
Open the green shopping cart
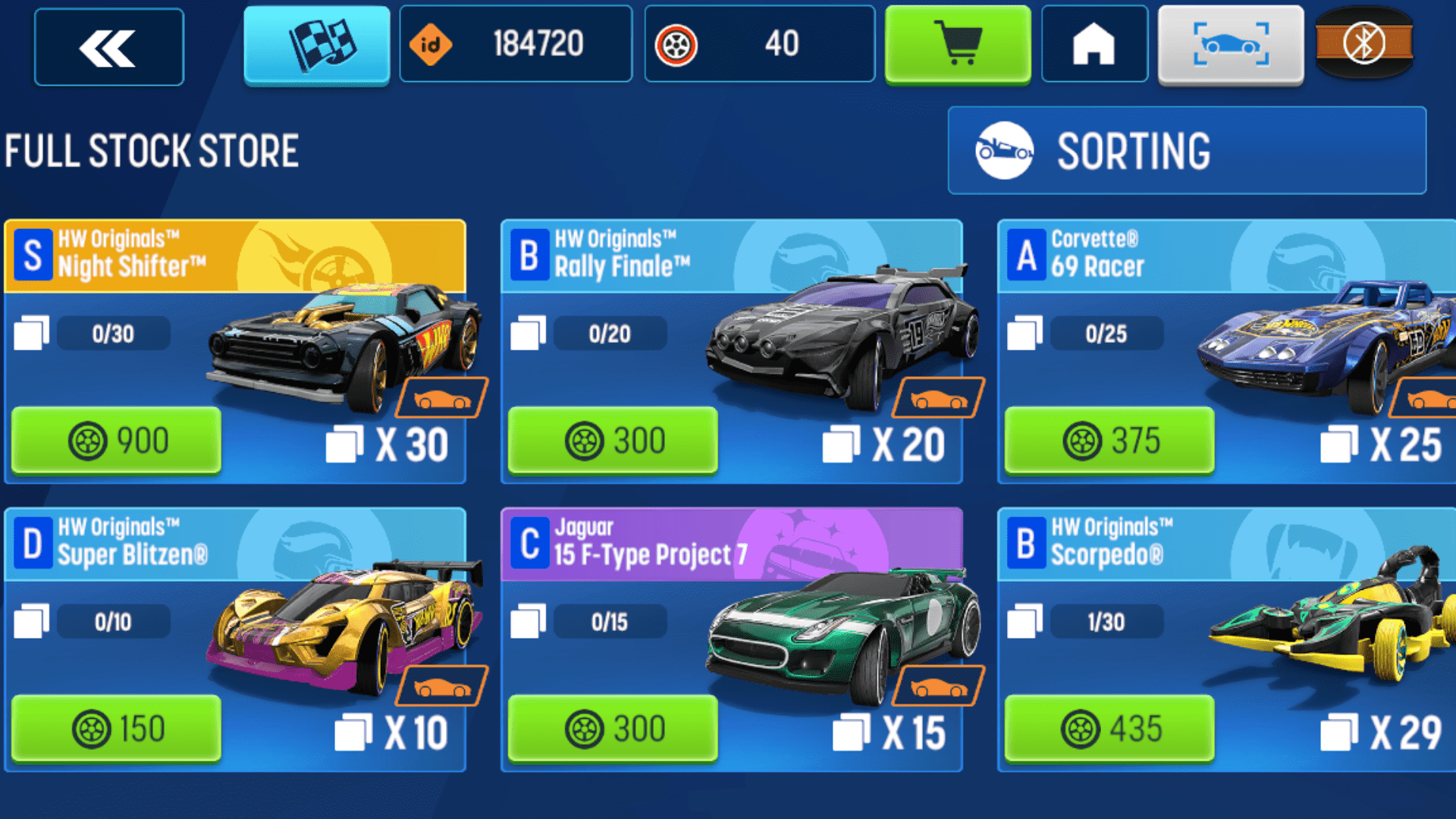958,44
